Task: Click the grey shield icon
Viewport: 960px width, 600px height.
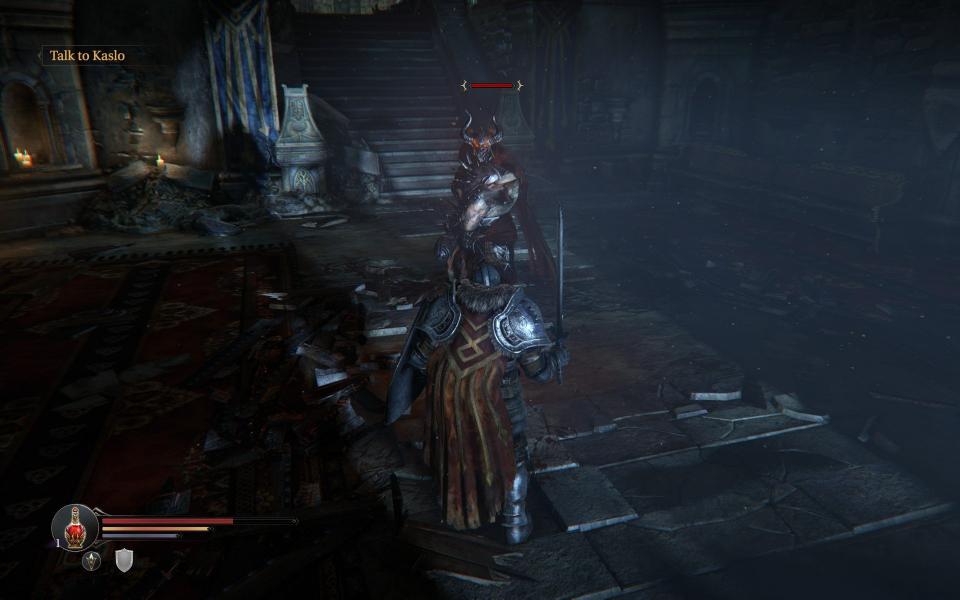Action: pos(123,561)
